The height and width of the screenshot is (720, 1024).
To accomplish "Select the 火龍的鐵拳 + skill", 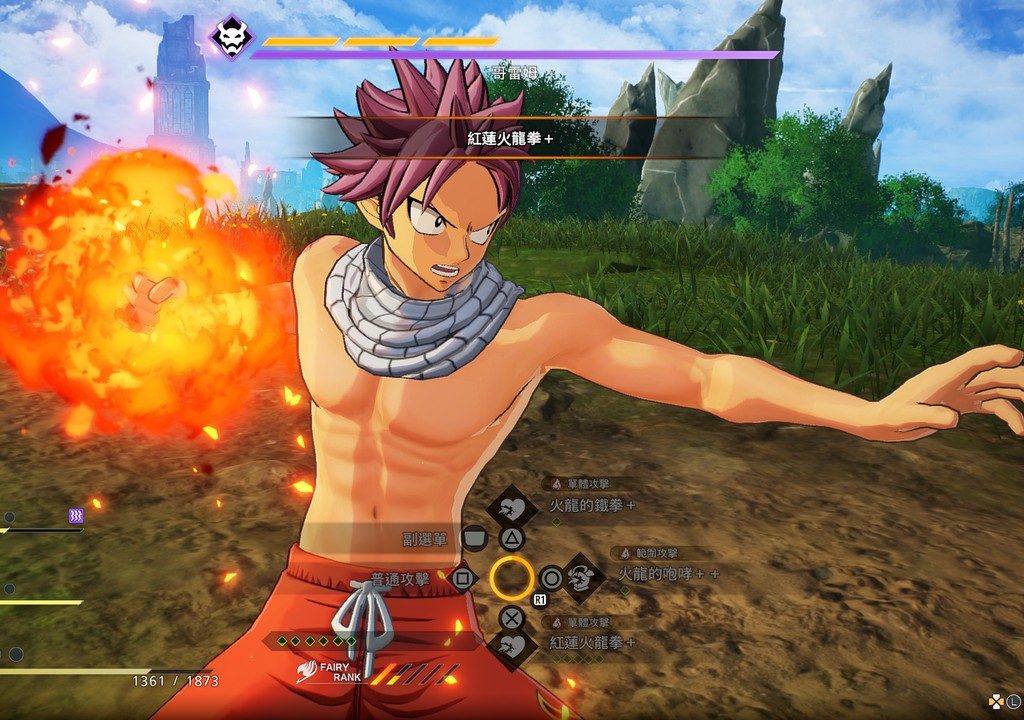I will 512,507.
